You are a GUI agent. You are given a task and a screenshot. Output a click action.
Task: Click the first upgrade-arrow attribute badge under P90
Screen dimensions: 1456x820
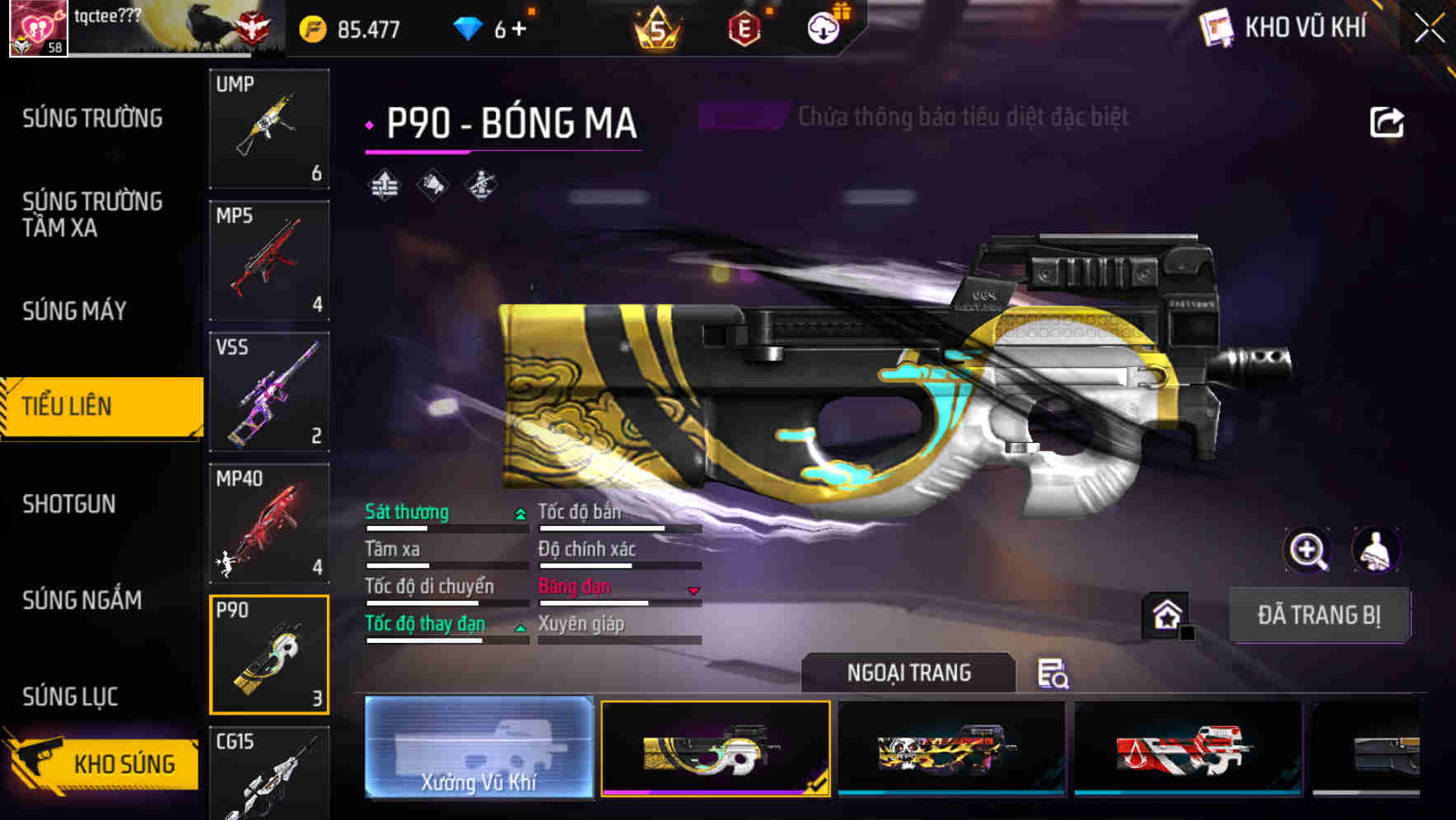(x=383, y=185)
